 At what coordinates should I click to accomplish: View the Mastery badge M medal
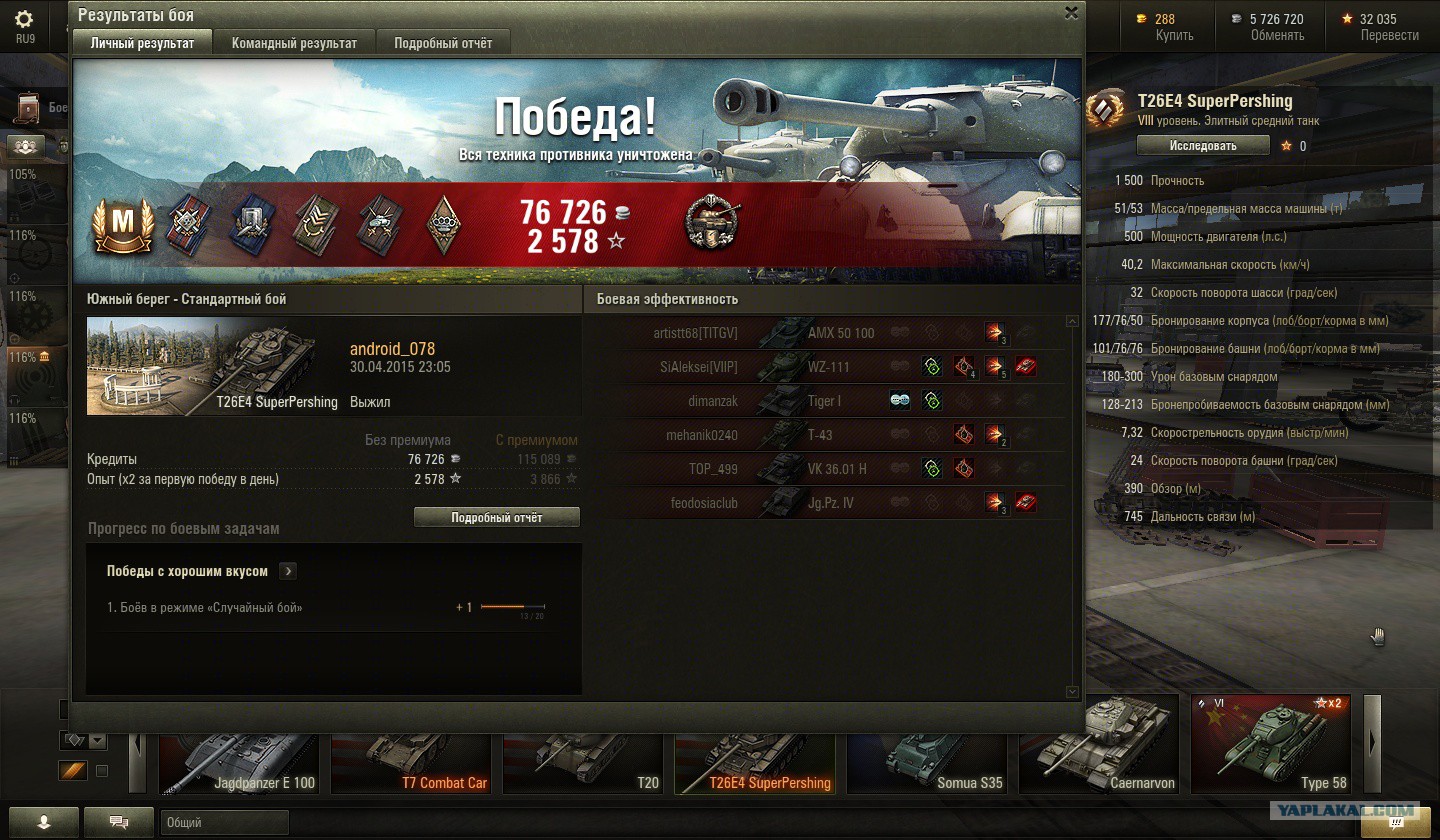[121, 225]
